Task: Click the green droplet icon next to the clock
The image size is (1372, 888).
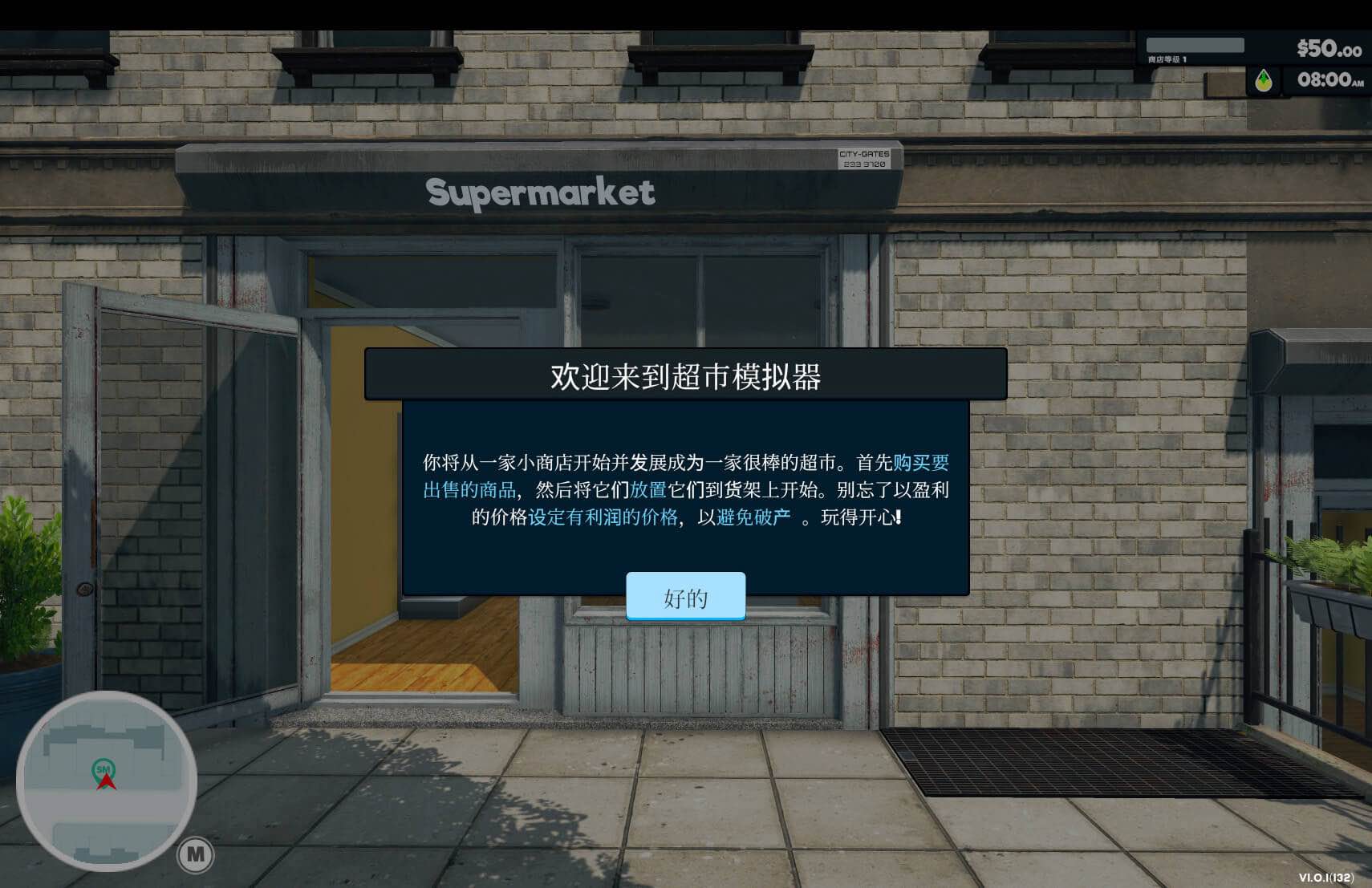Action: click(x=1264, y=80)
